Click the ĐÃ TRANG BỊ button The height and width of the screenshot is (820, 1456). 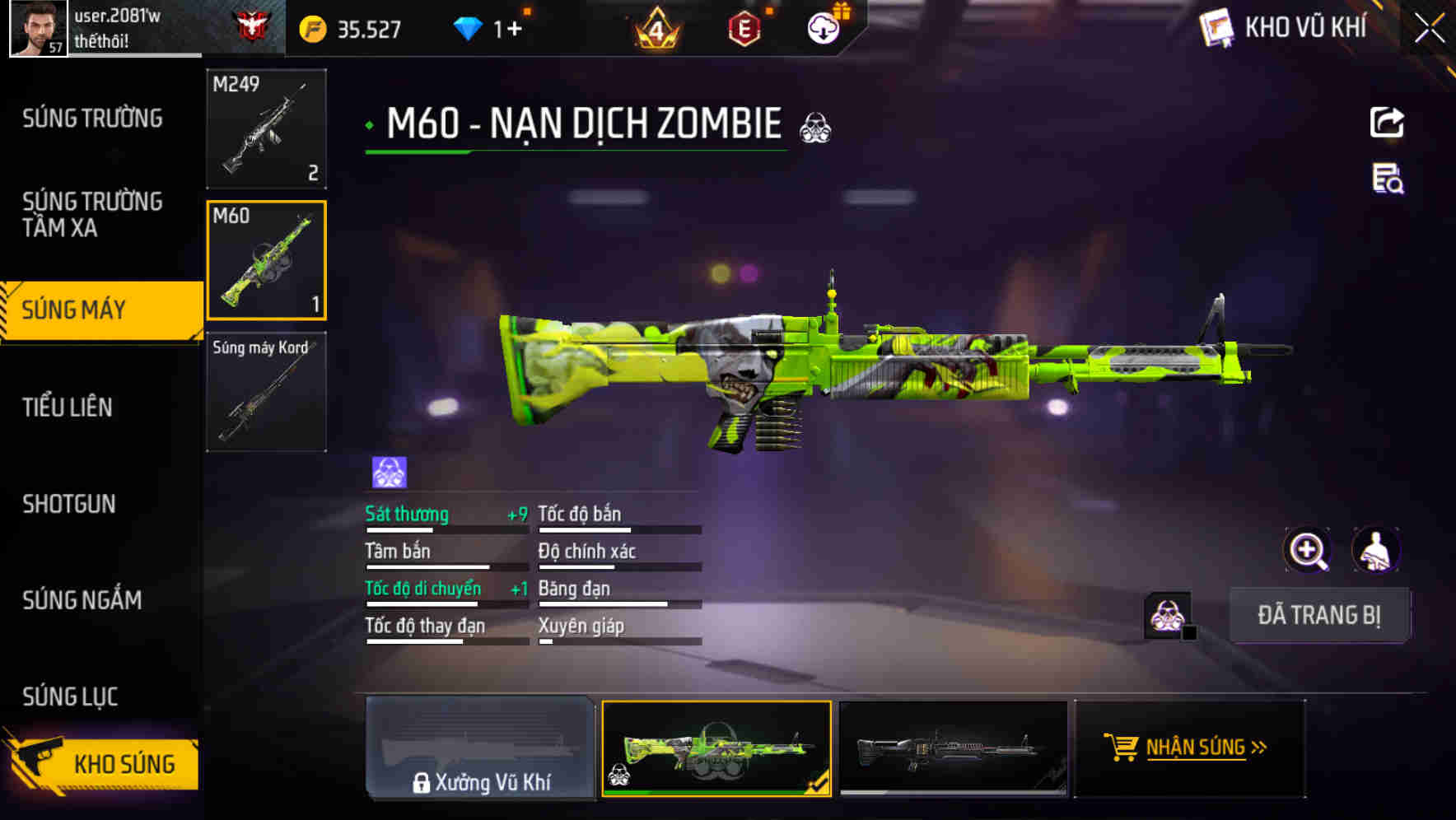pyautogui.click(x=1321, y=615)
